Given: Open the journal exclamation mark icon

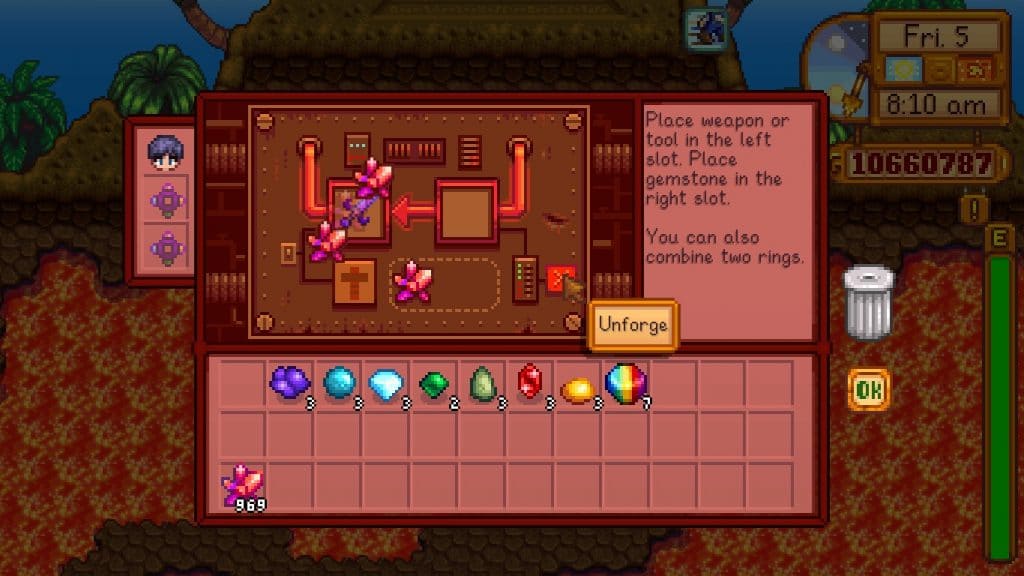Looking at the screenshot, I should 972,209.
